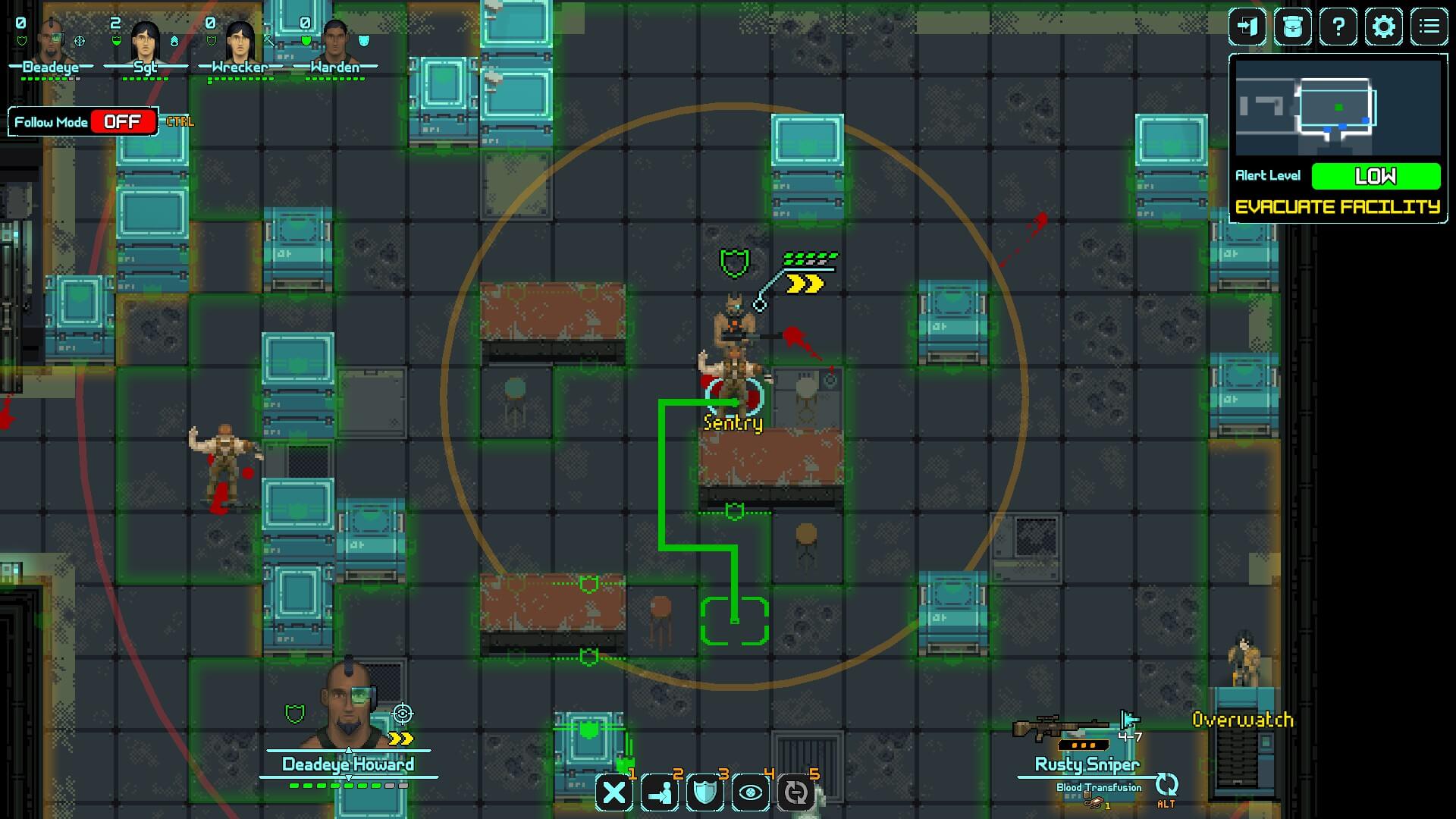
Task: Activate the eye overwatch ability
Action: click(x=751, y=793)
